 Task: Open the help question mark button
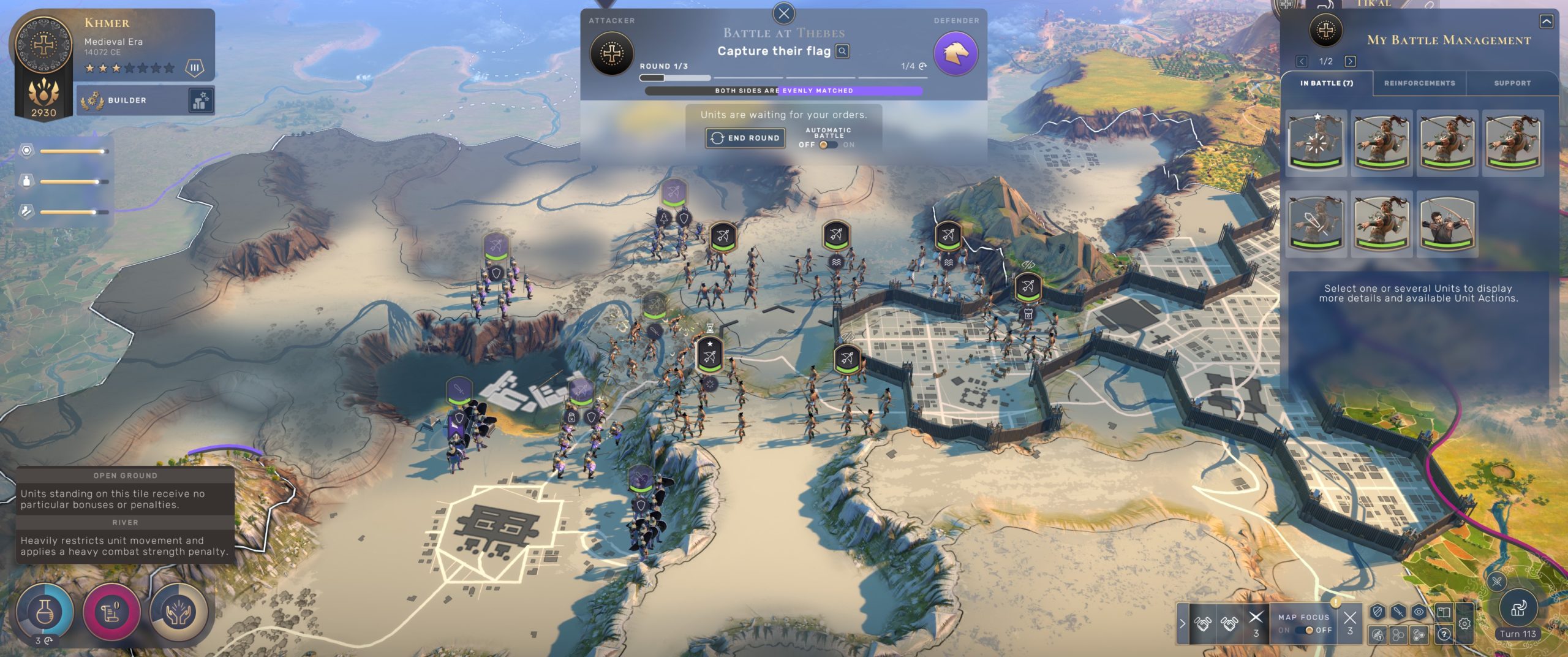coord(1444,634)
